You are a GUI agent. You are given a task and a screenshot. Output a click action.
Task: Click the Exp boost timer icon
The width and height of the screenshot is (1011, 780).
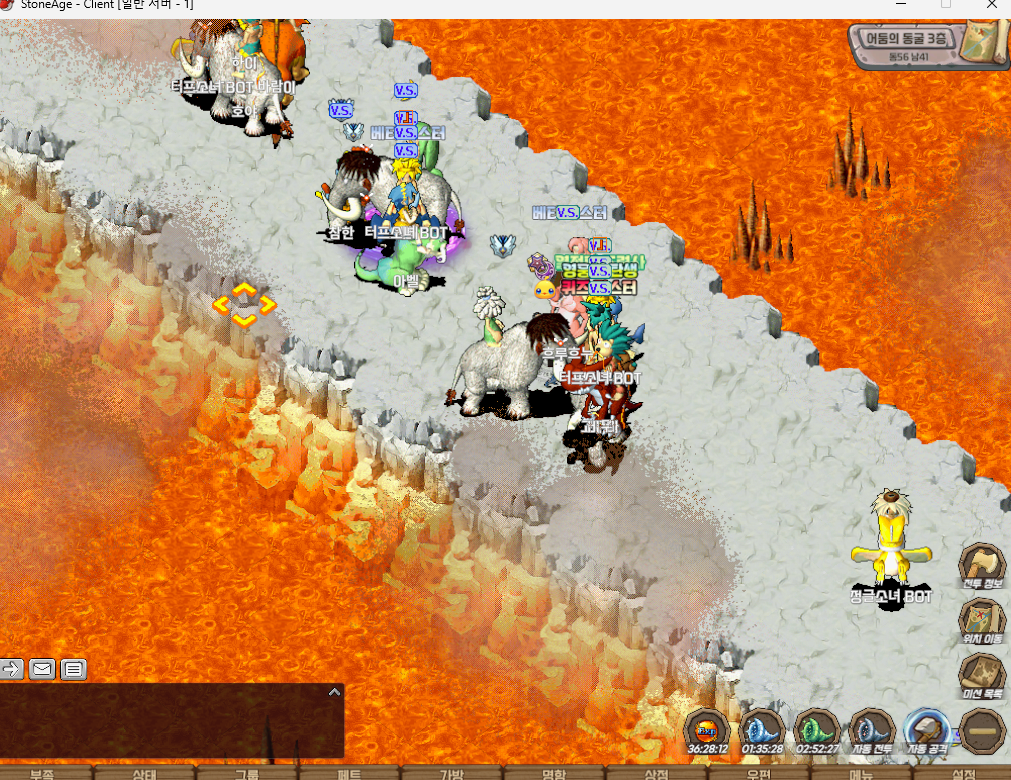point(707,730)
